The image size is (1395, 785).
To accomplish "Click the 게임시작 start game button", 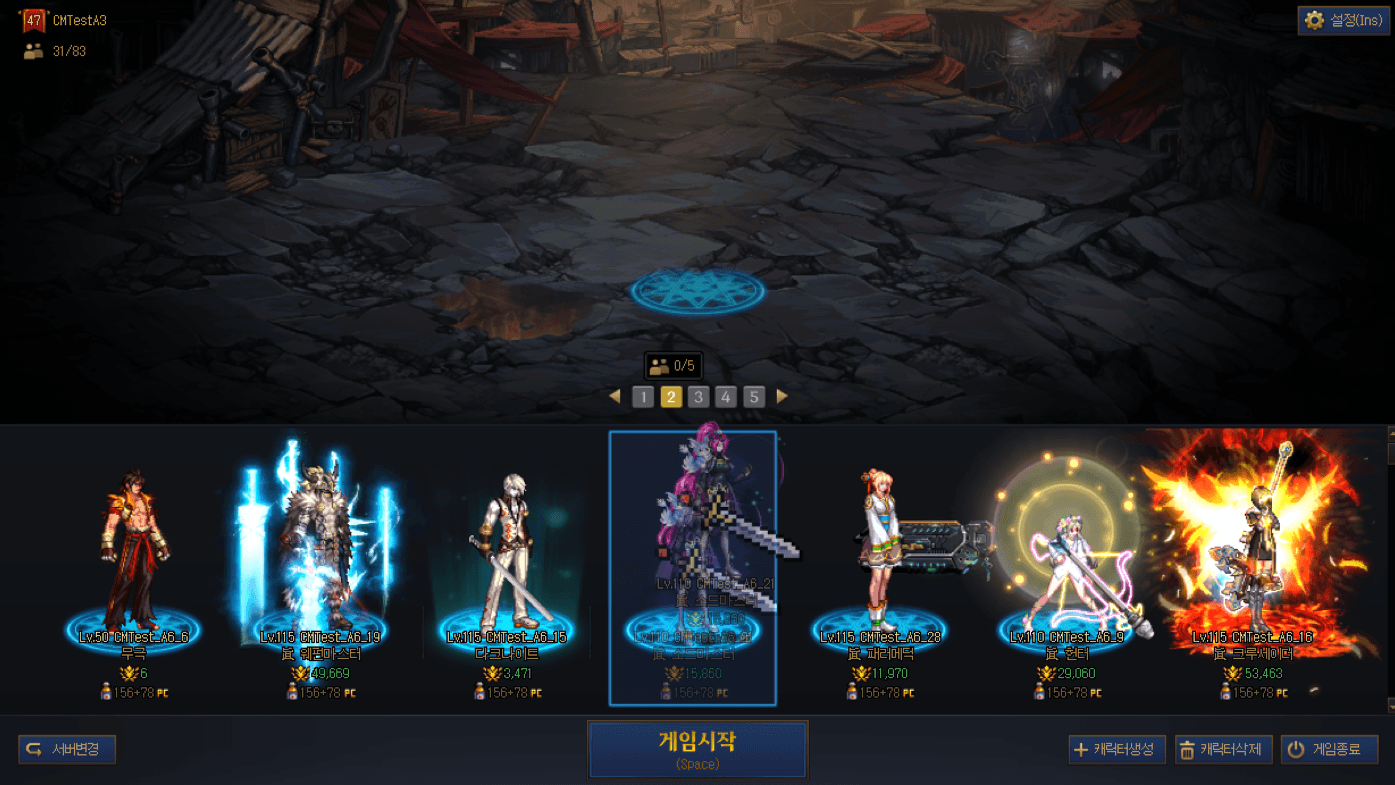I will (697, 749).
